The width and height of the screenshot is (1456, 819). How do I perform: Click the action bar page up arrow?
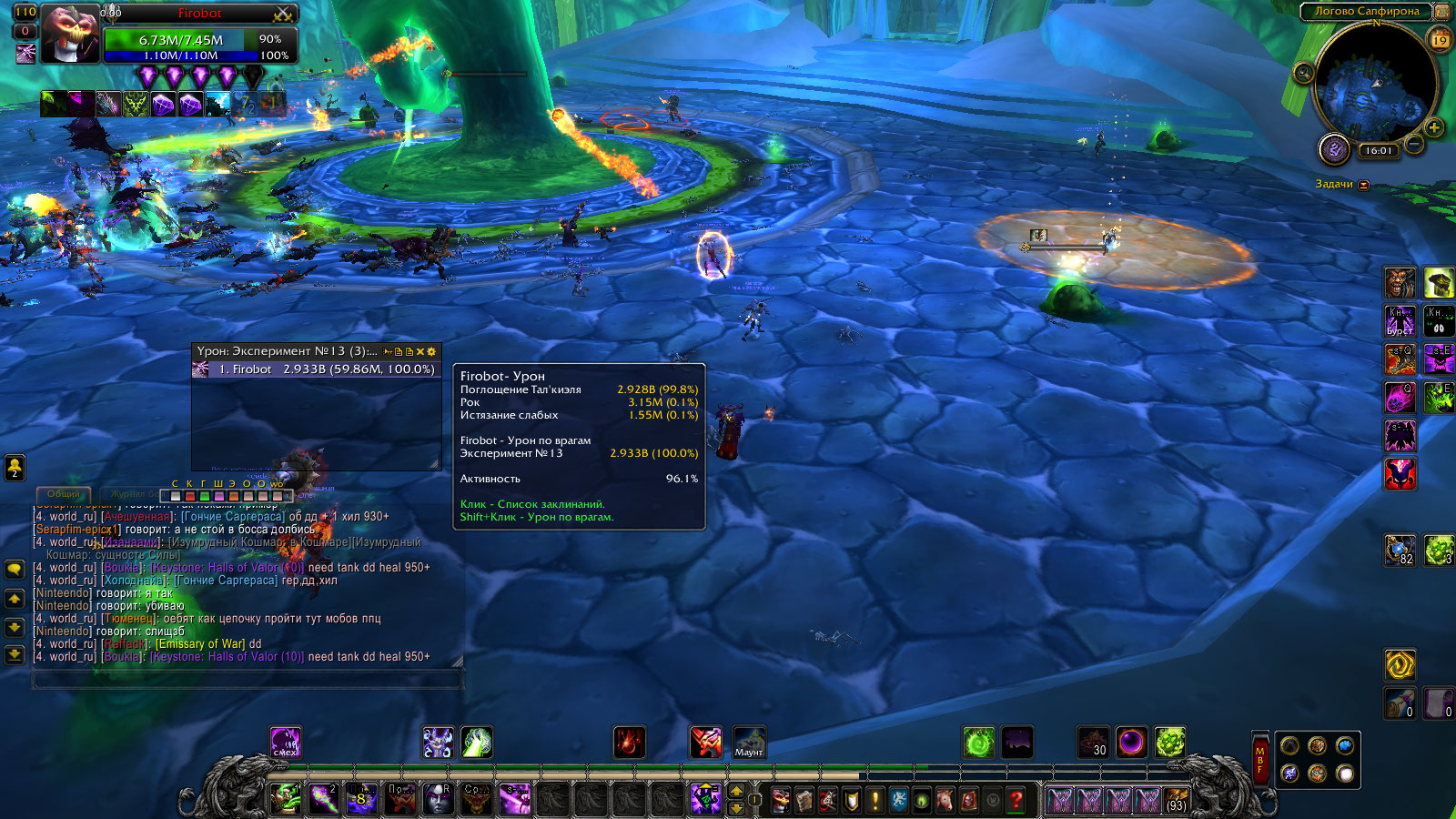pos(736,791)
